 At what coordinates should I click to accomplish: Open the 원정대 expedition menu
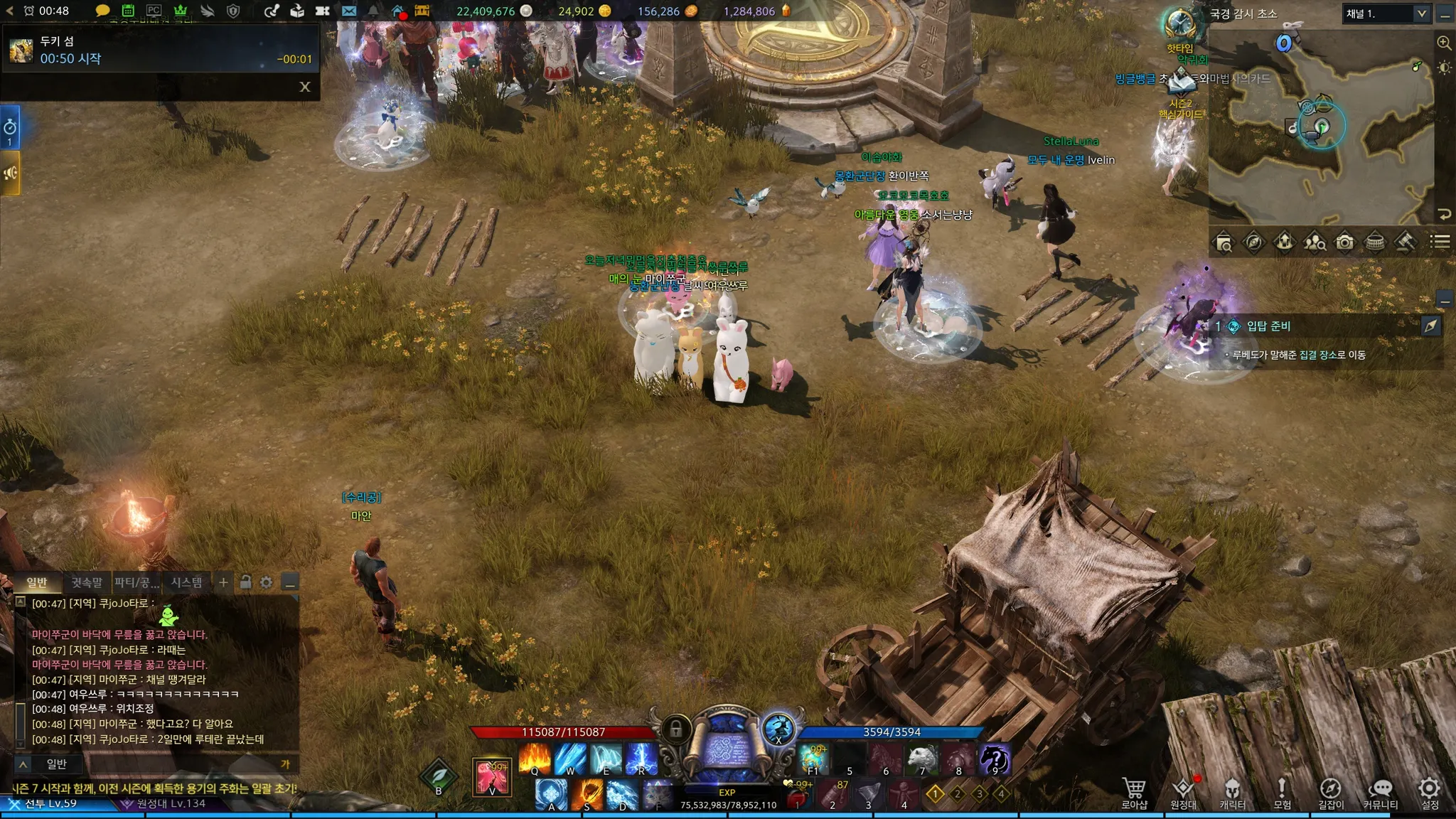[1183, 793]
